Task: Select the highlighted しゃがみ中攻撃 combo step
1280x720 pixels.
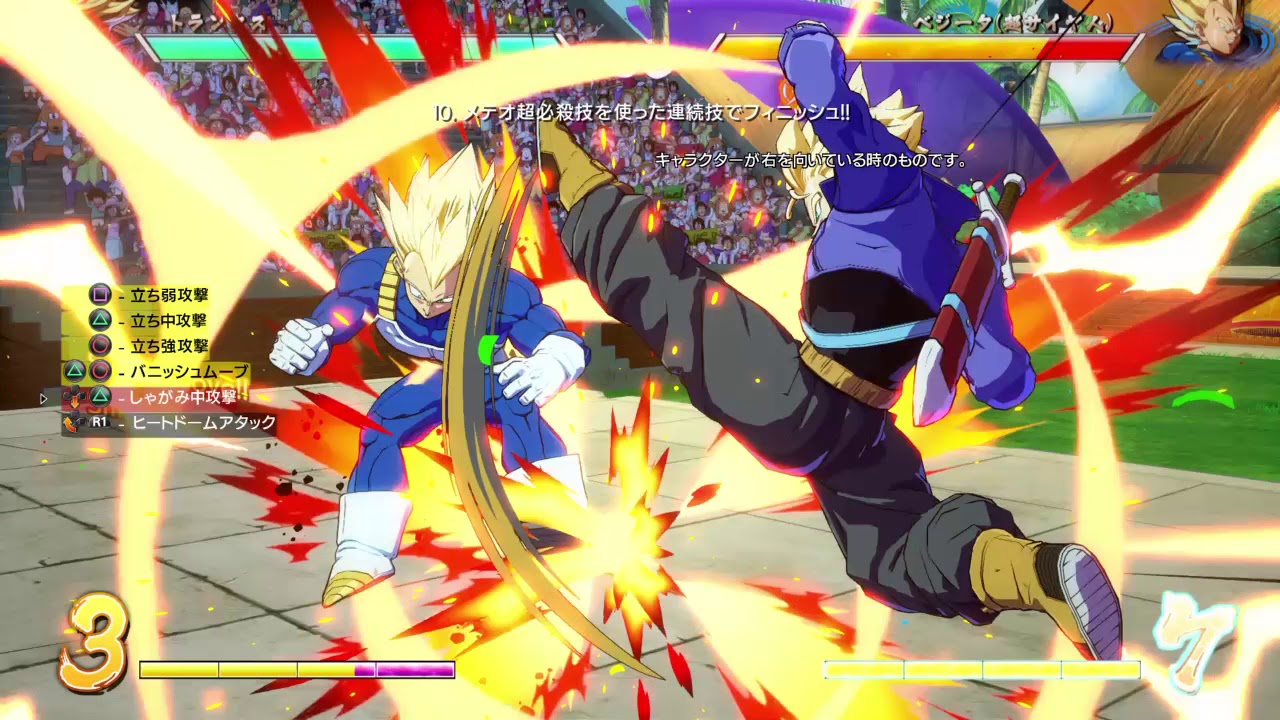Action: click(183, 397)
